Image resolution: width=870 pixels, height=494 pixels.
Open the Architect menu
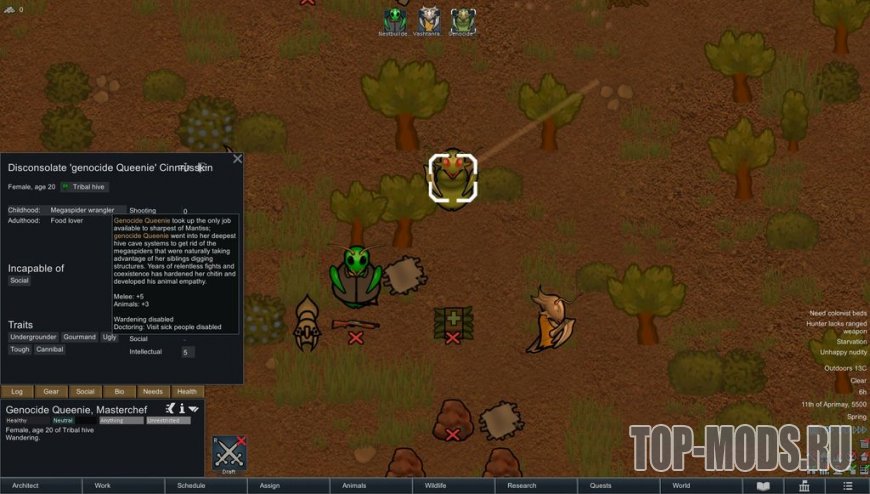click(x=25, y=486)
